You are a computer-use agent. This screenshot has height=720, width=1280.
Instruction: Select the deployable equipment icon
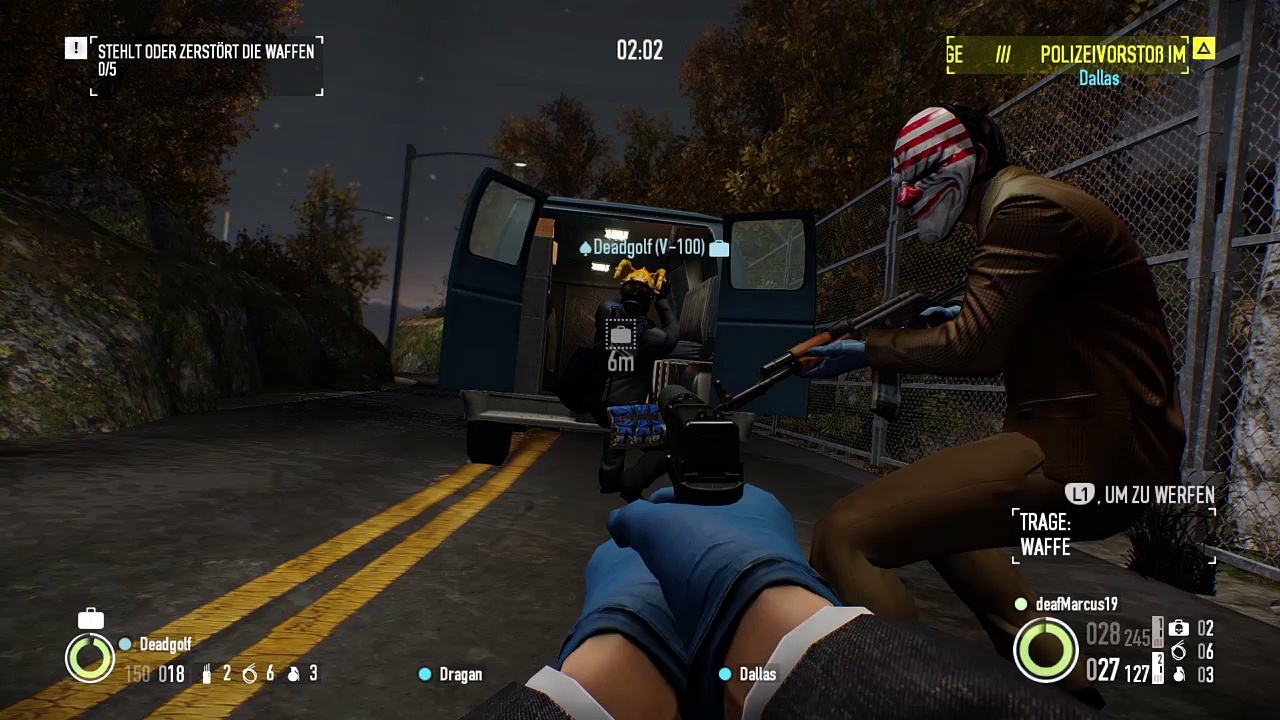pos(1179,629)
